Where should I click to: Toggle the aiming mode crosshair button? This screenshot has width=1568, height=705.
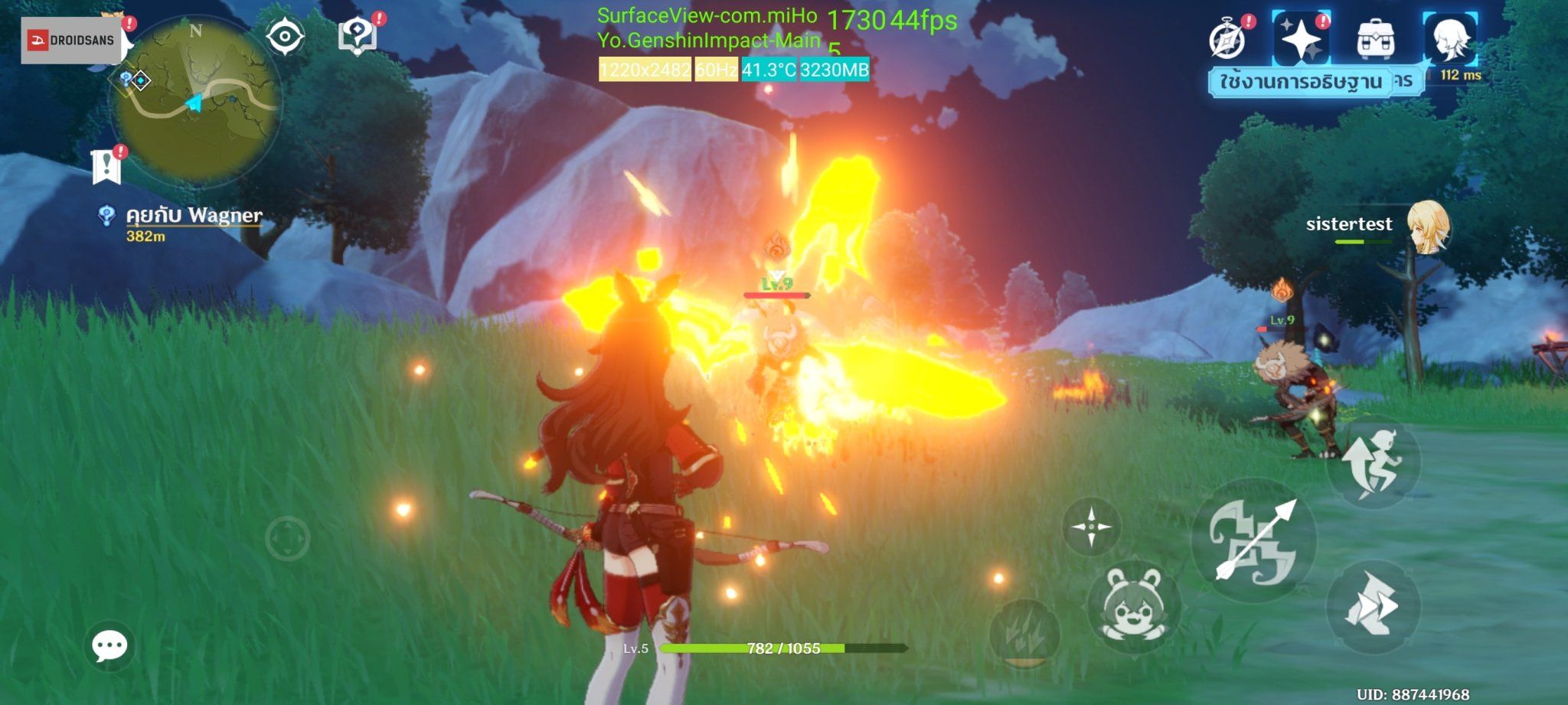tap(1092, 527)
